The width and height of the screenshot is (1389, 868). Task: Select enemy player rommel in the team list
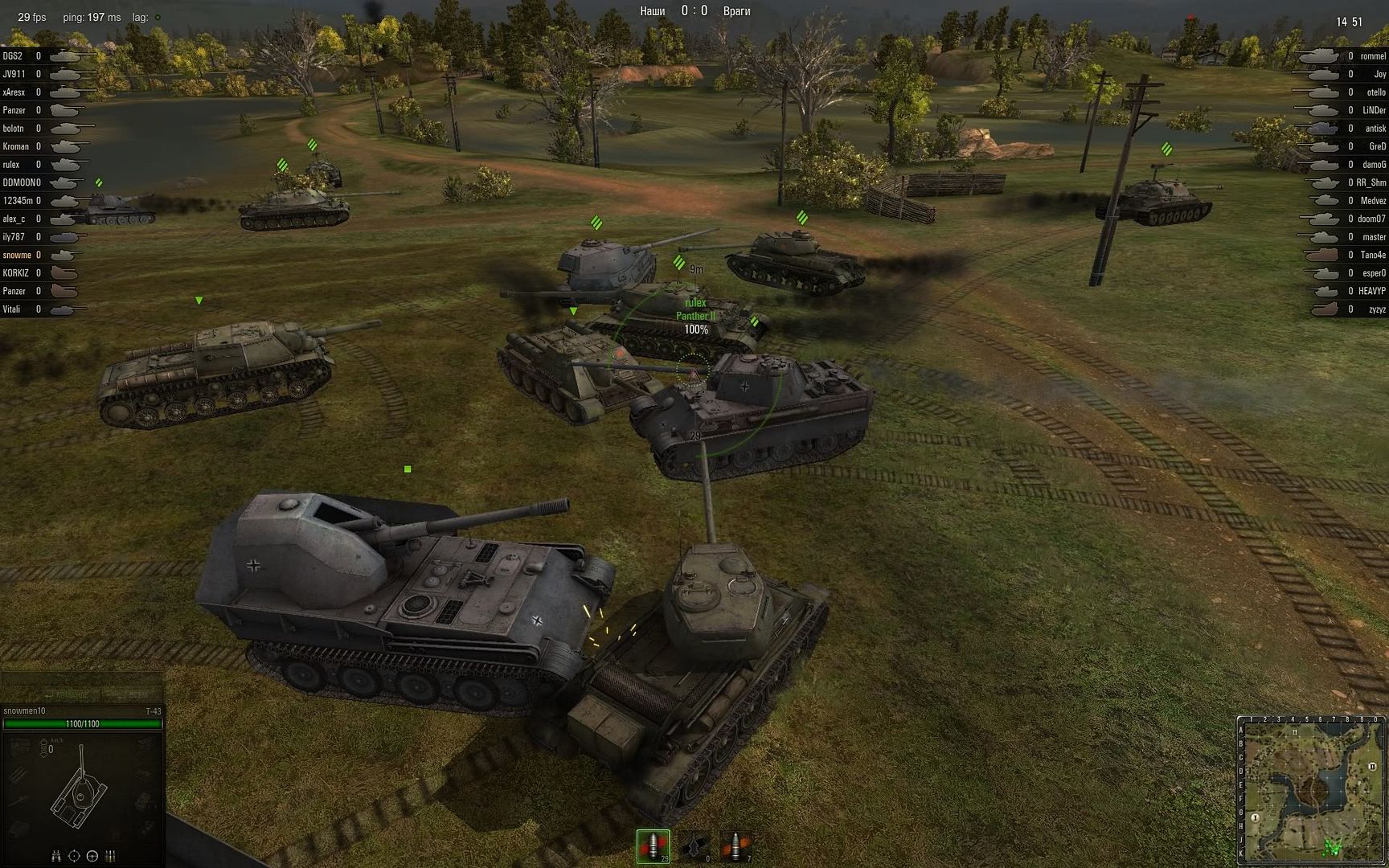pos(1373,56)
